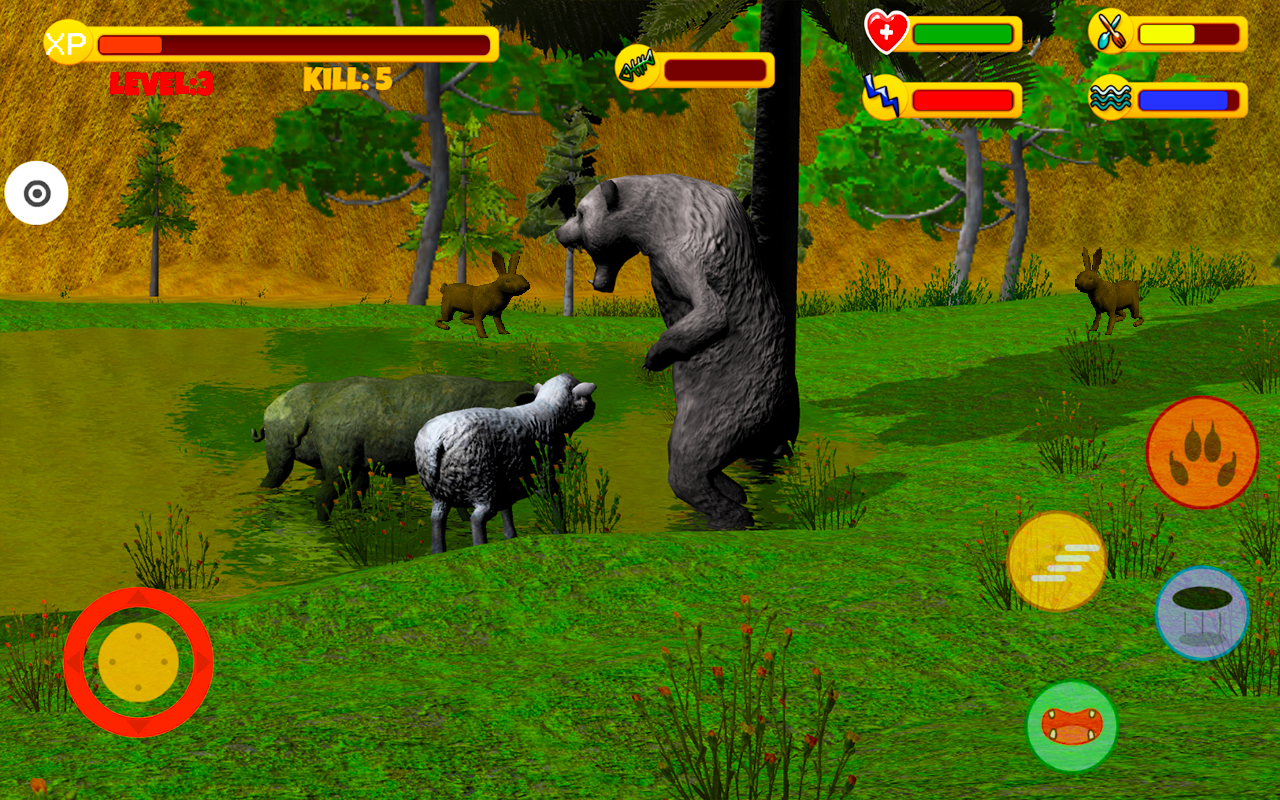
Task: Tap the orange paw attack button
Action: pos(1202,452)
